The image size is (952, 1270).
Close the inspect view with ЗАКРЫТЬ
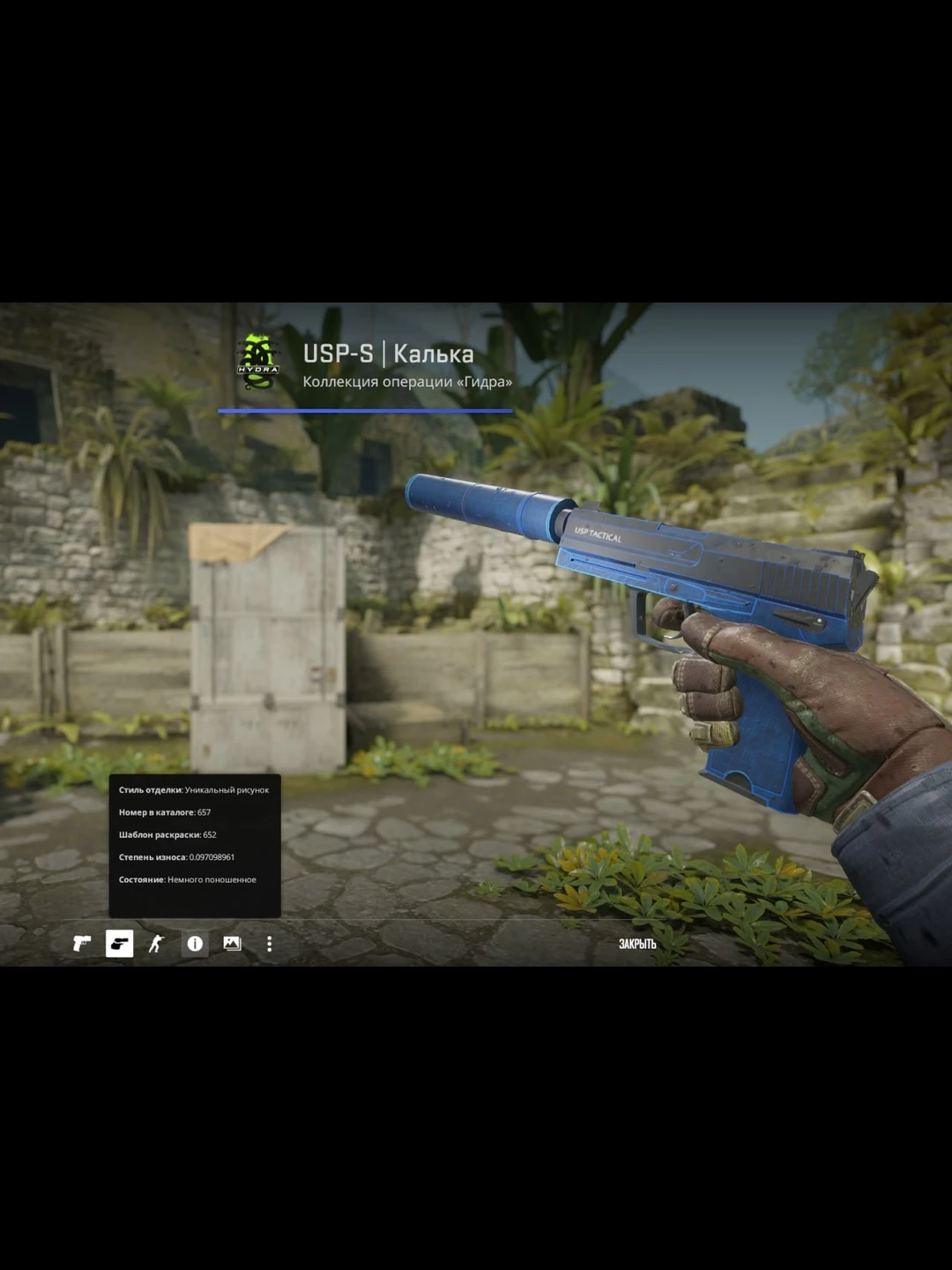[x=636, y=944]
